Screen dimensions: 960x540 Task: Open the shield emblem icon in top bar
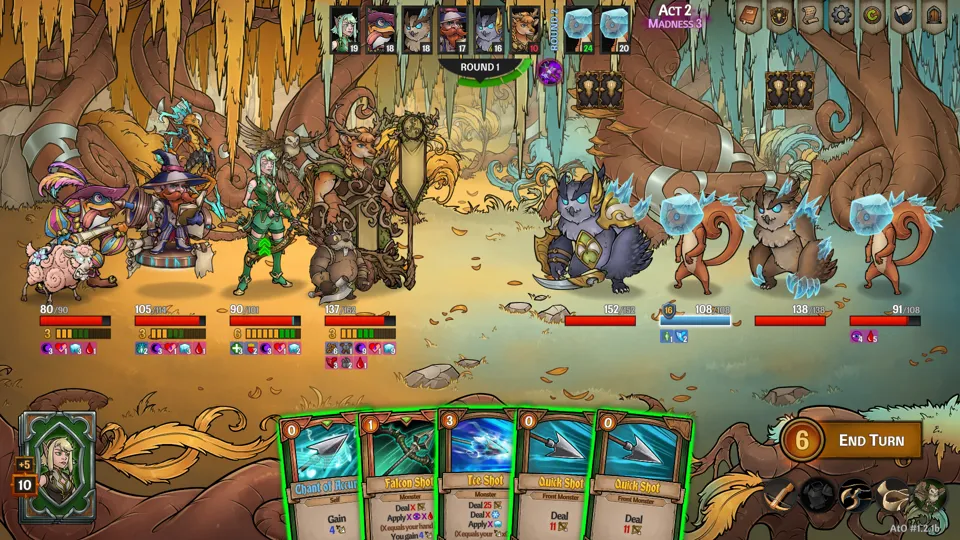click(779, 16)
